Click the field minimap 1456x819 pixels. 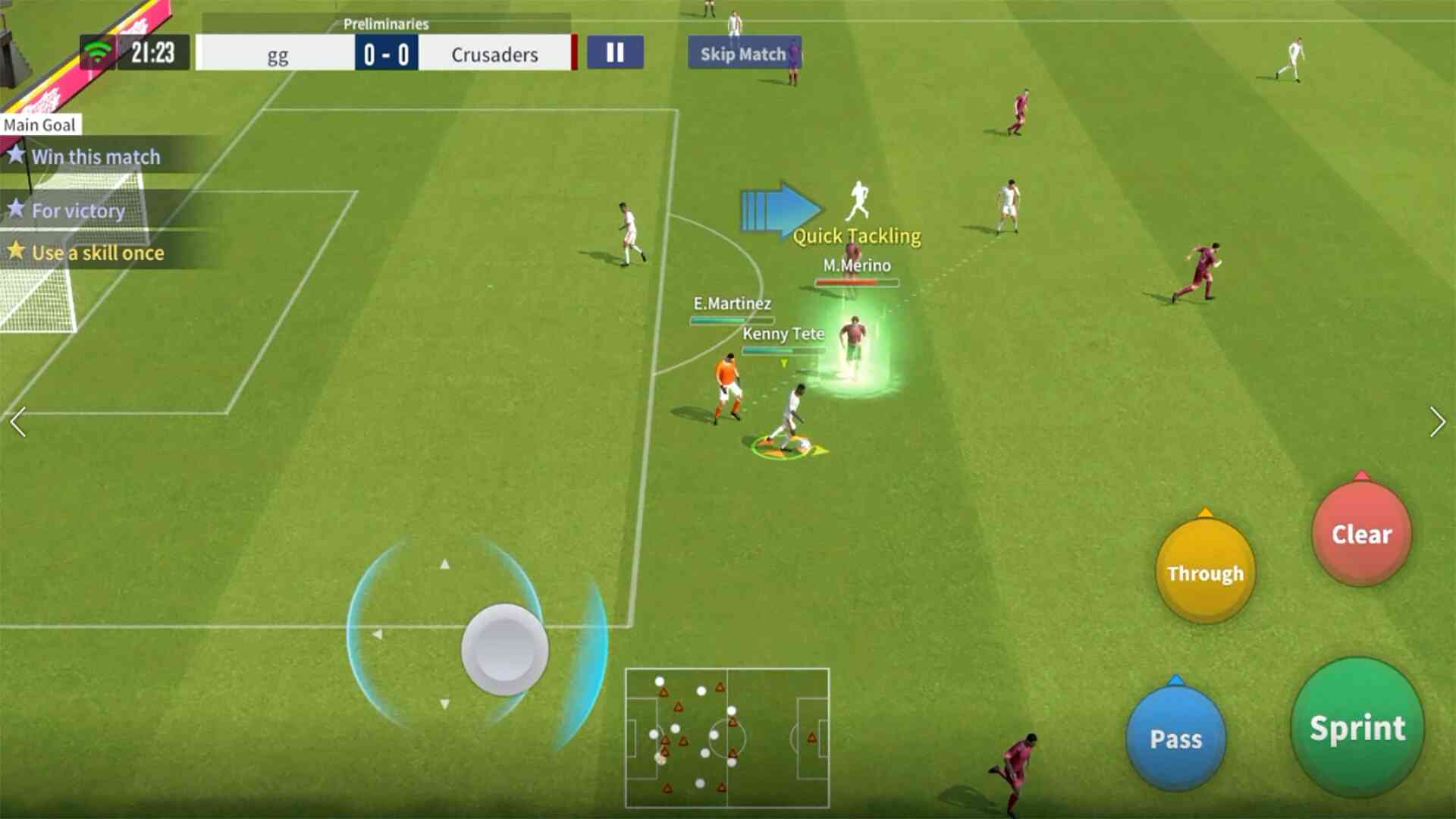point(726,737)
